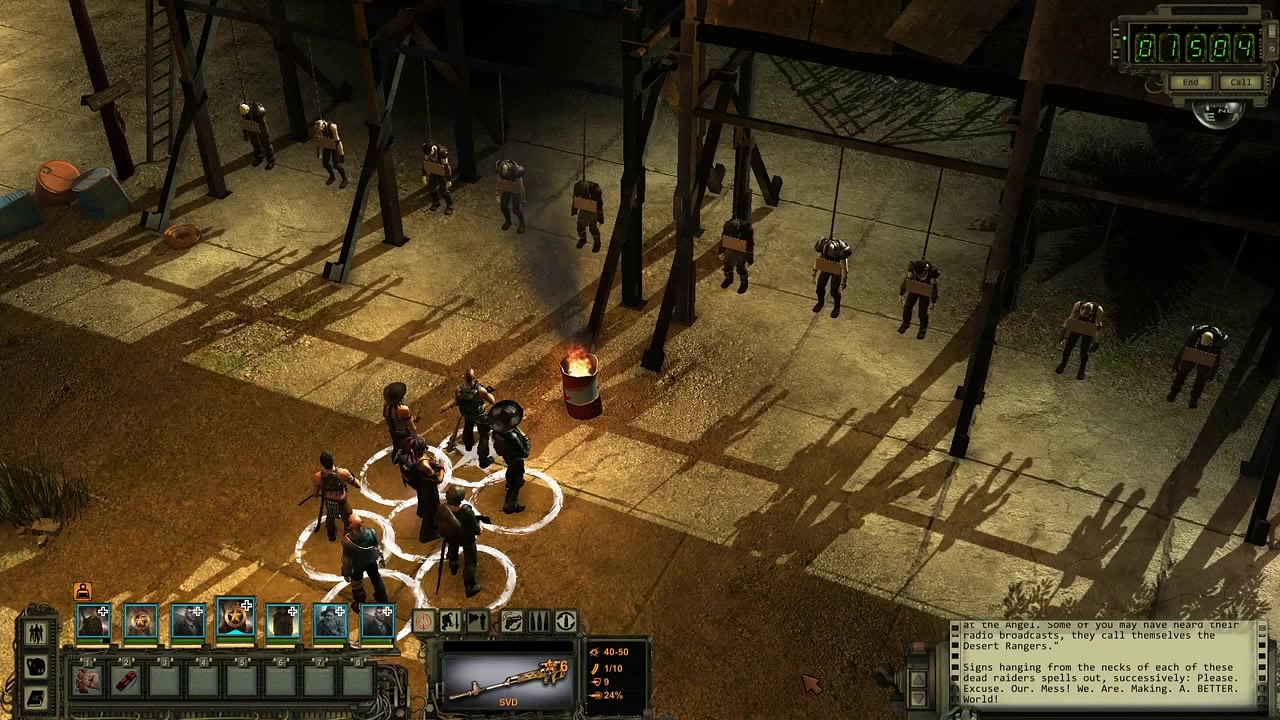Click the reload weapon icon
Image resolution: width=1280 pixels, height=720 pixels.
click(511, 621)
